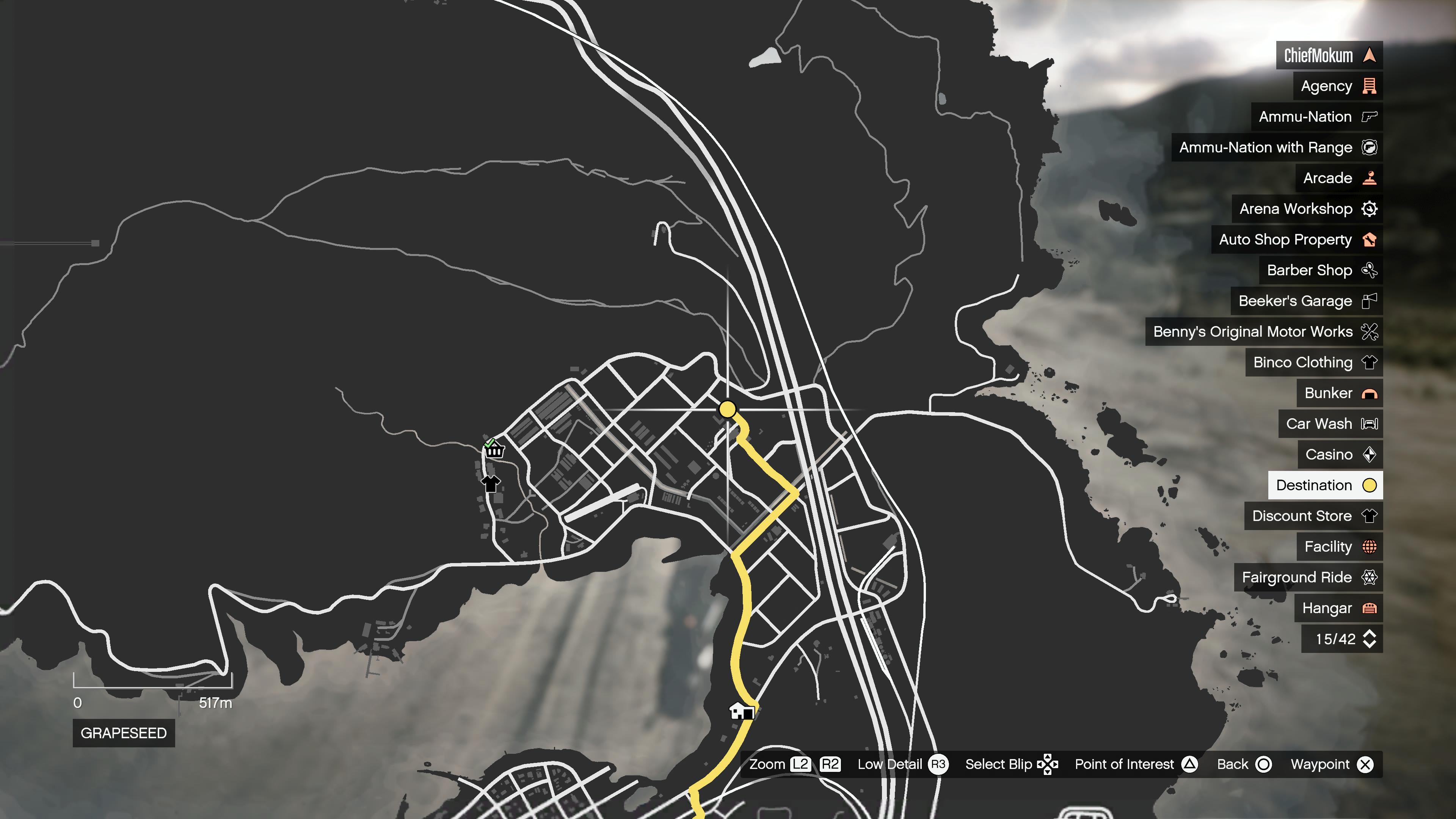Image resolution: width=1456 pixels, height=819 pixels.
Task: Choose Beeker's Garage from the list
Action: tap(1306, 301)
